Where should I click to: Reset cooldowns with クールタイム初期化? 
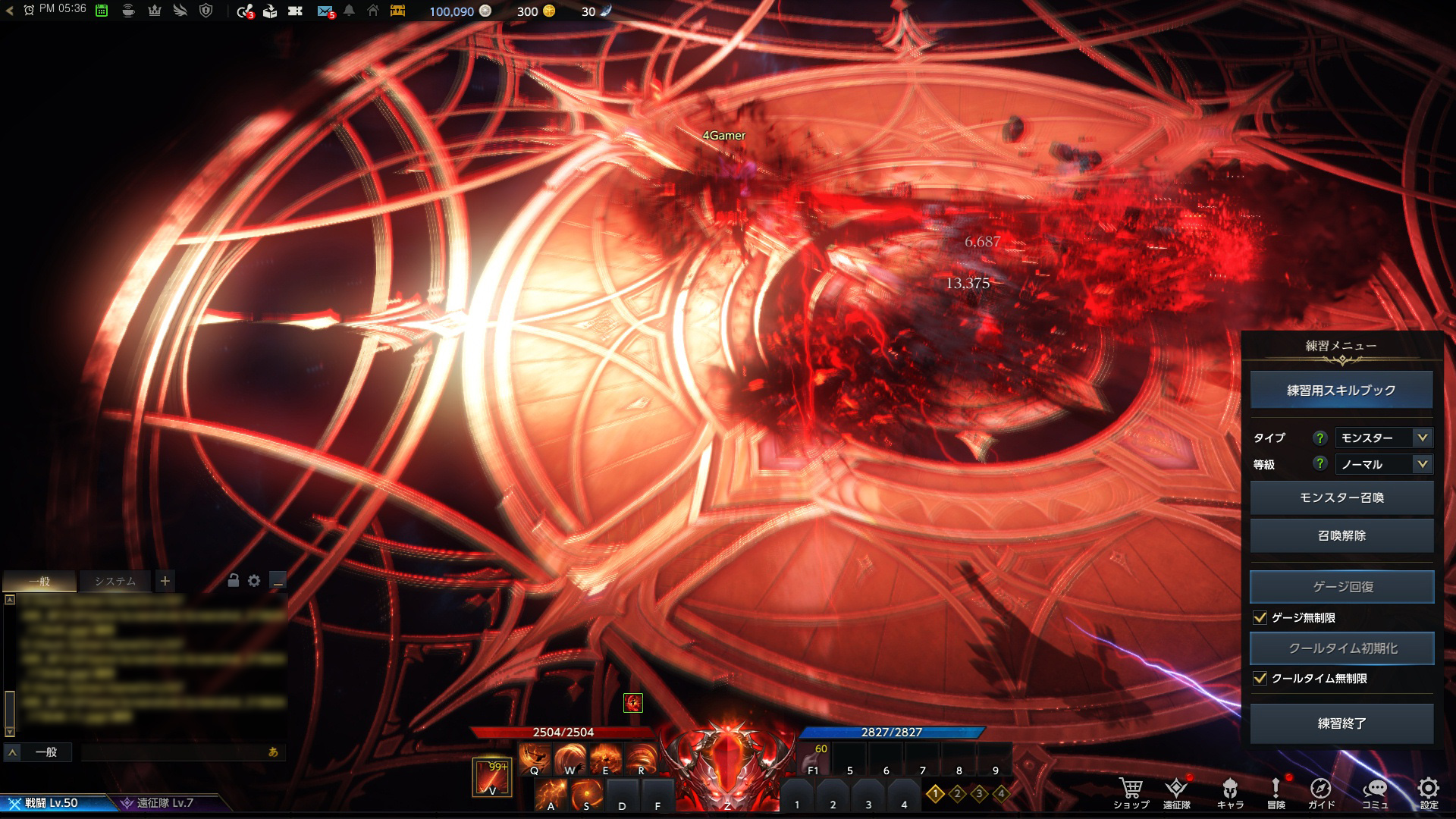tap(1341, 648)
